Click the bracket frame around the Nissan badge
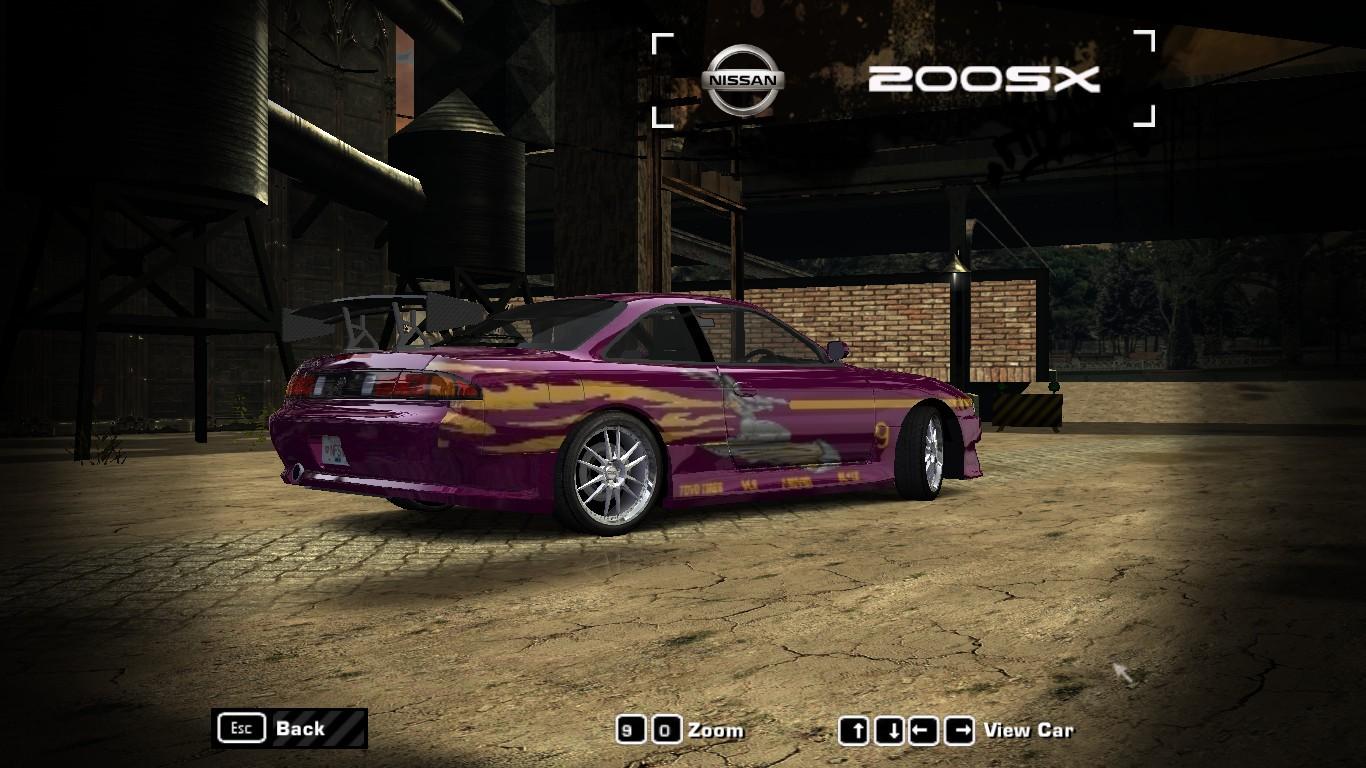This screenshot has width=1366, height=768. pos(660,42)
